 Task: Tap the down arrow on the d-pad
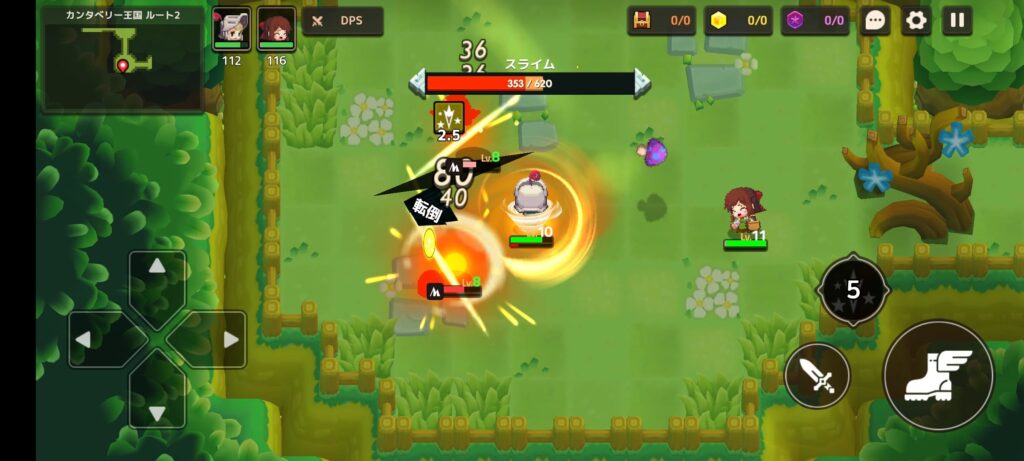pyautogui.click(x=157, y=405)
